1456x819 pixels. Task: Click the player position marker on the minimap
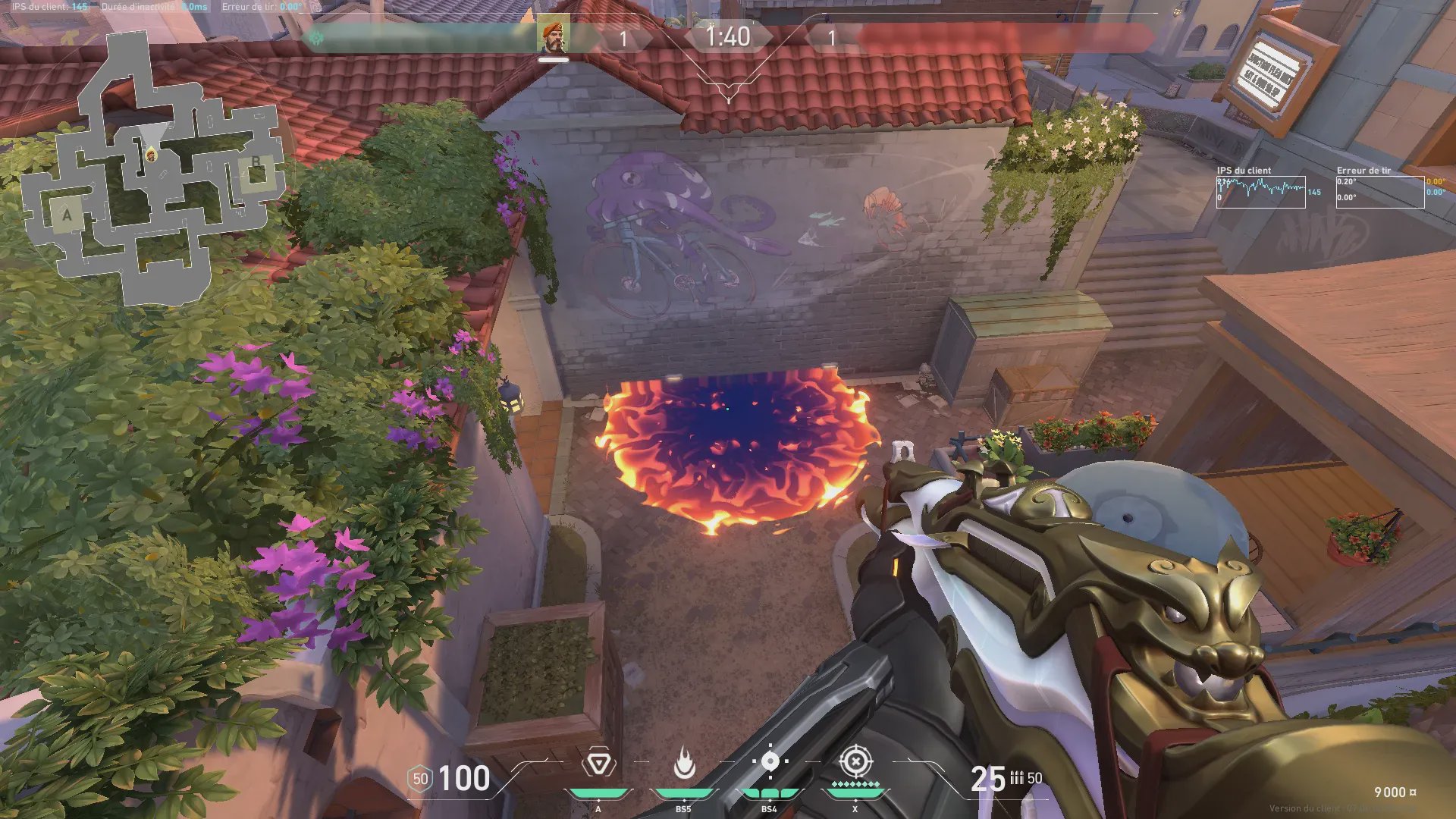[152, 155]
